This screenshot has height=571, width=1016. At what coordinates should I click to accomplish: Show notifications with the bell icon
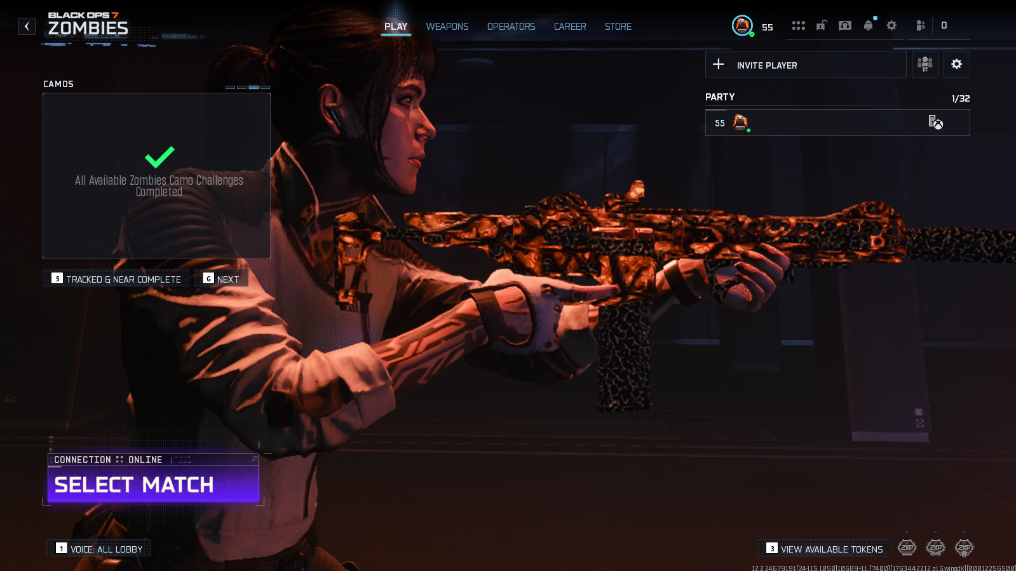click(868, 26)
